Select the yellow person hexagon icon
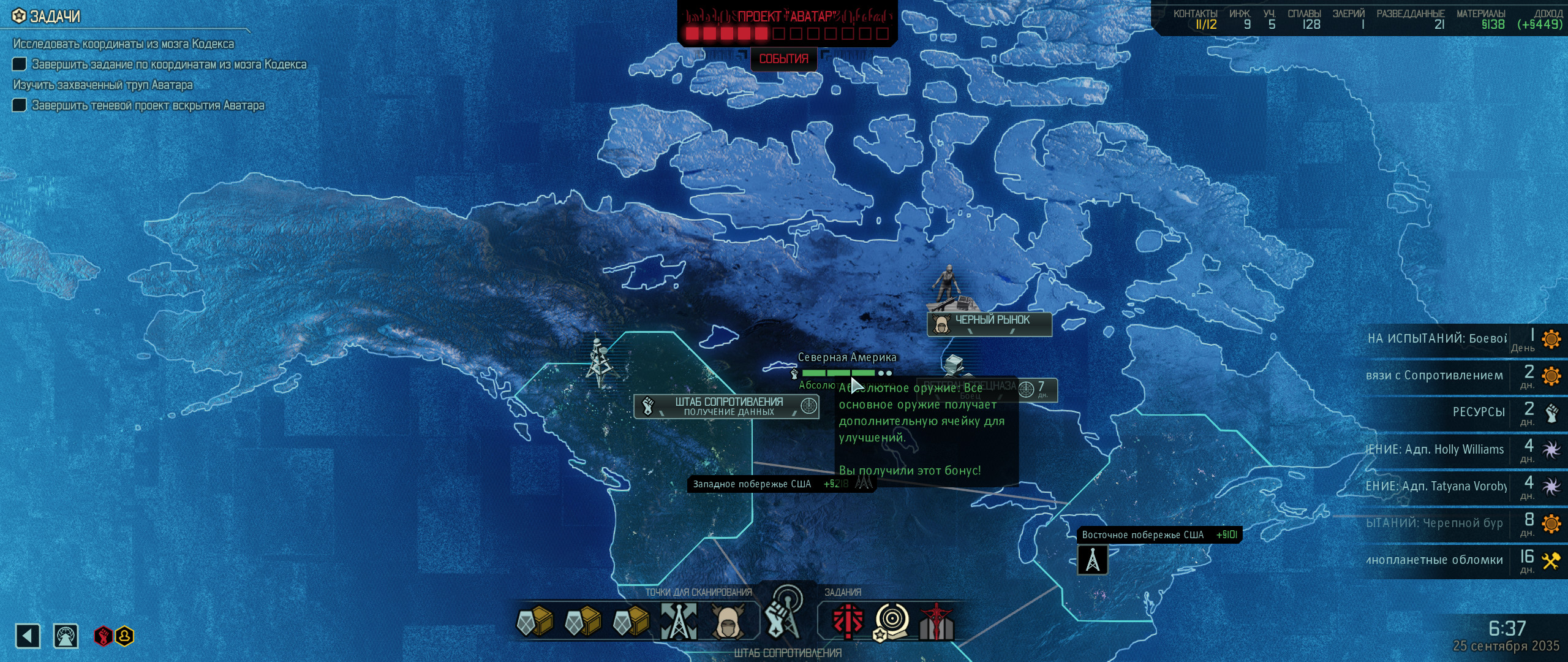The height and width of the screenshot is (662, 1568). pos(124,636)
